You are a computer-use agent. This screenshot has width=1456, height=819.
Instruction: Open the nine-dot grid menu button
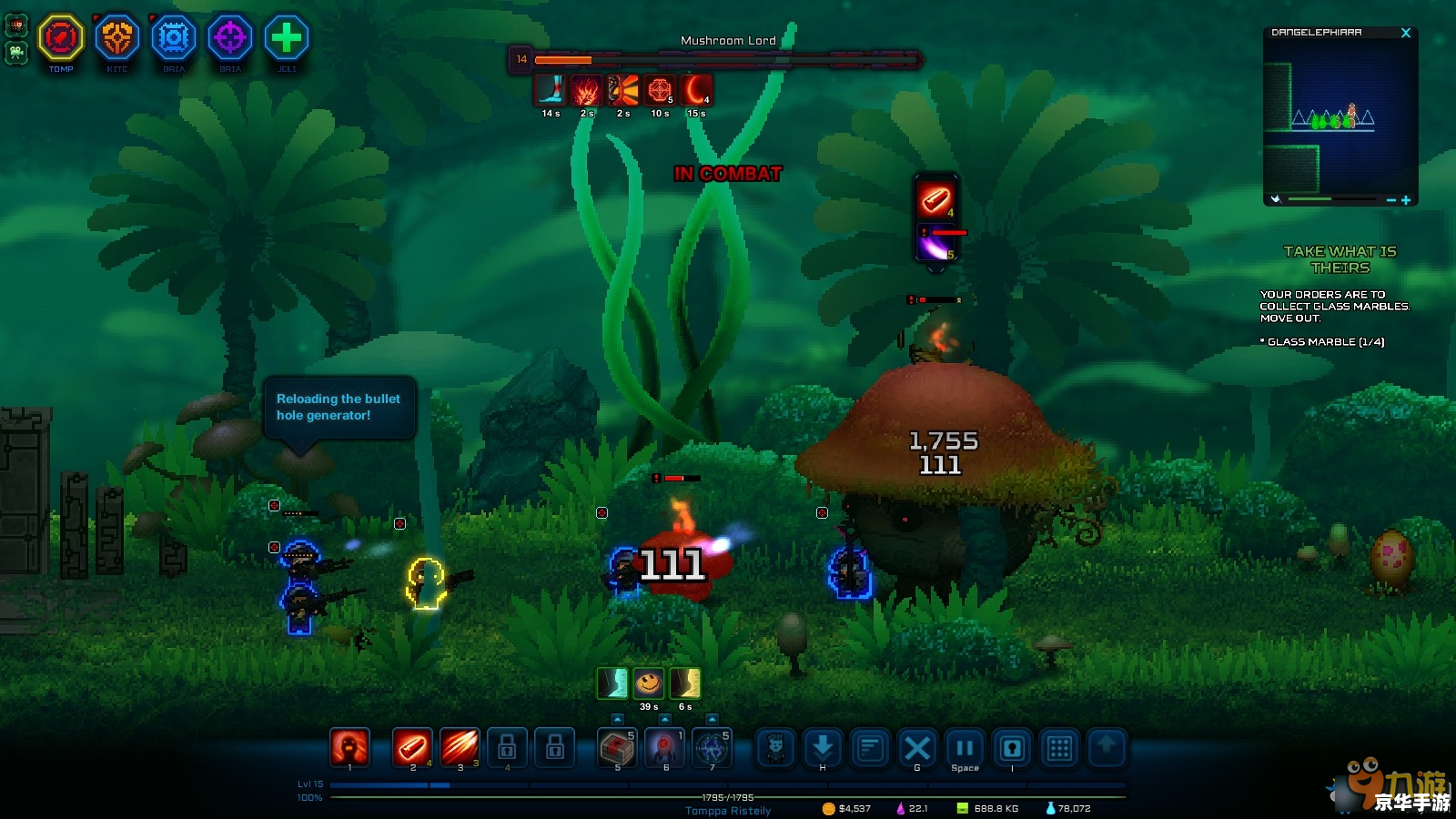(x=1059, y=748)
